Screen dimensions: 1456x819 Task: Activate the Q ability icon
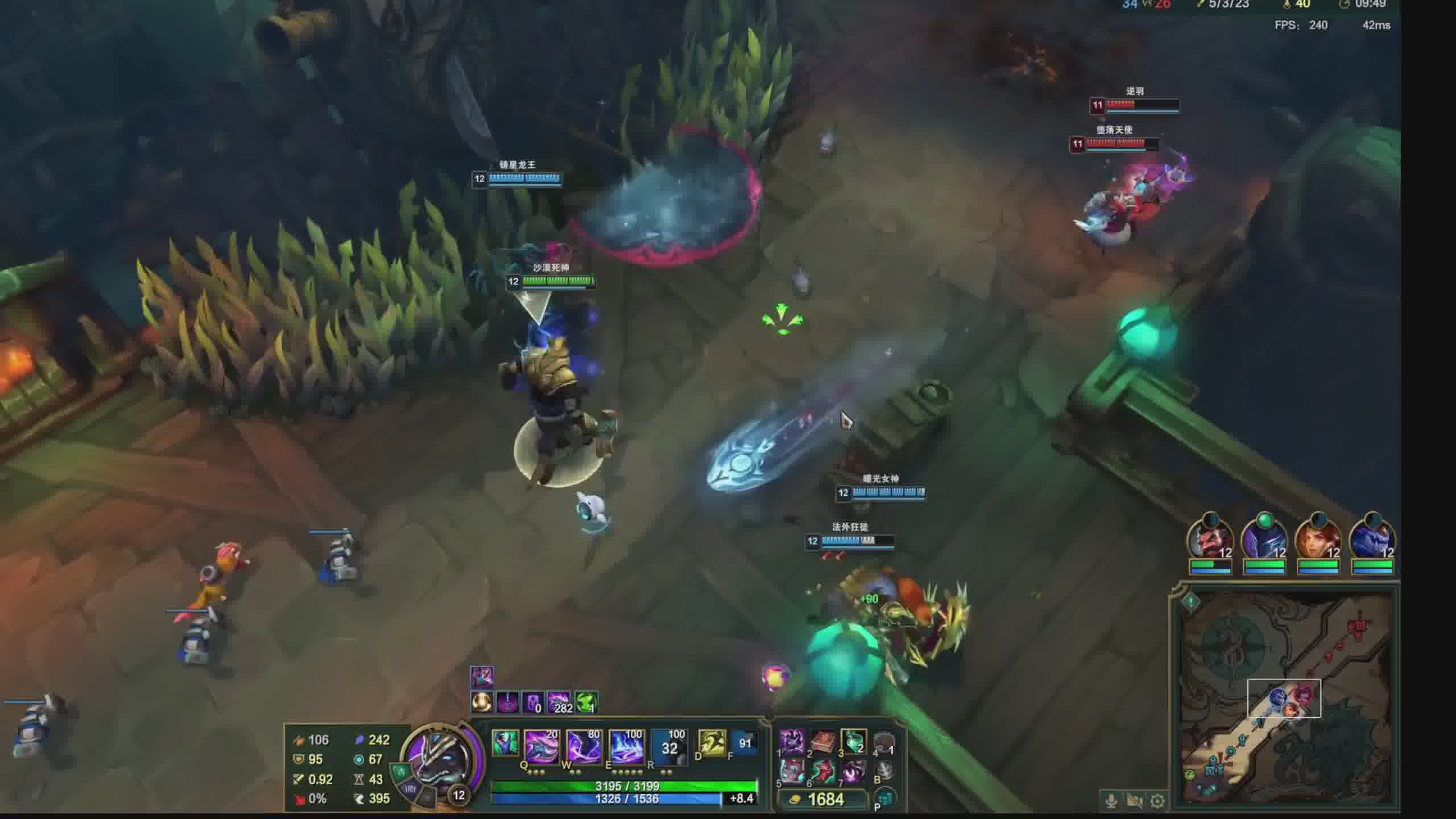point(540,746)
